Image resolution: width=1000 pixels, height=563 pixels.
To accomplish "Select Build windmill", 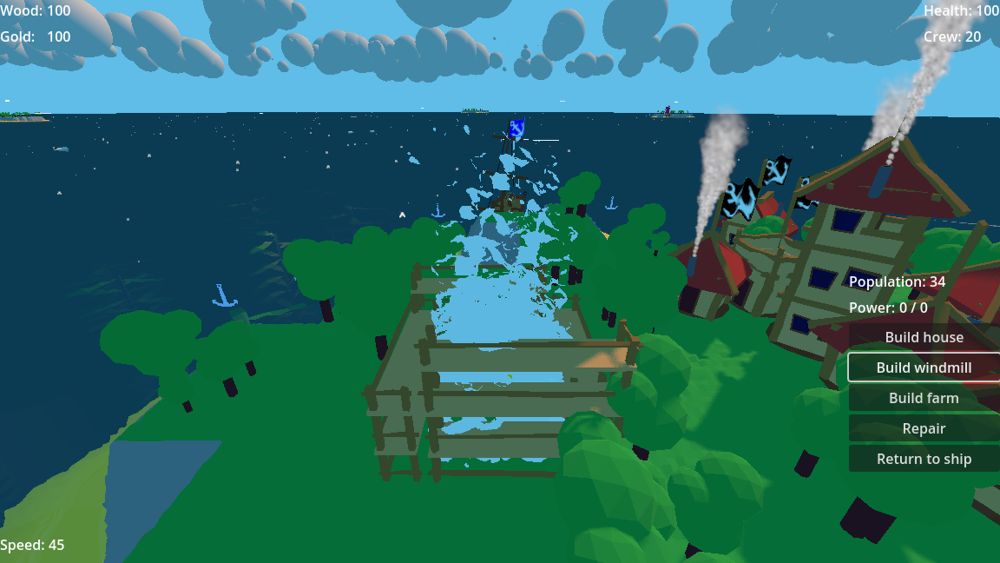I will (924, 368).
